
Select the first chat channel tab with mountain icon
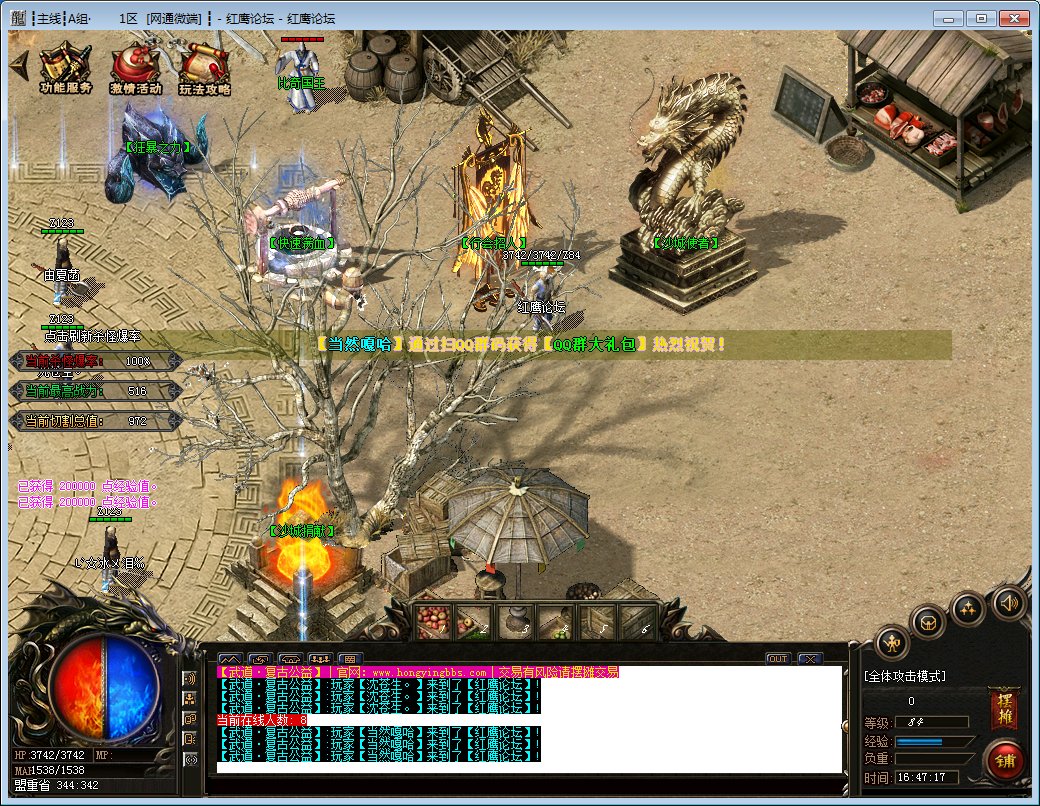pyautogui.click(x=230, y=659)
